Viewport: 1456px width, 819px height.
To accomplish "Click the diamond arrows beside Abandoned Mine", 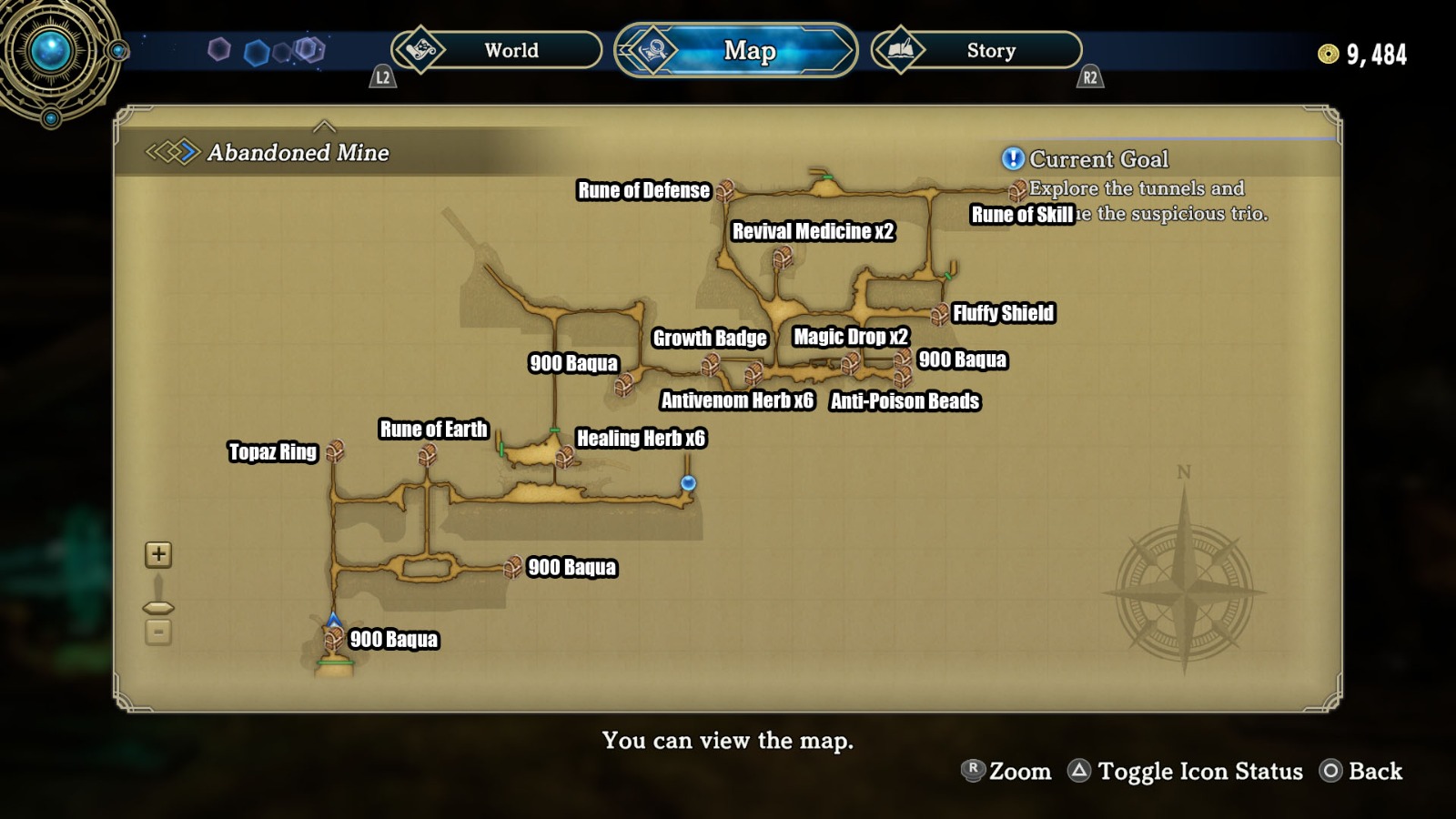I will (175, 153).
